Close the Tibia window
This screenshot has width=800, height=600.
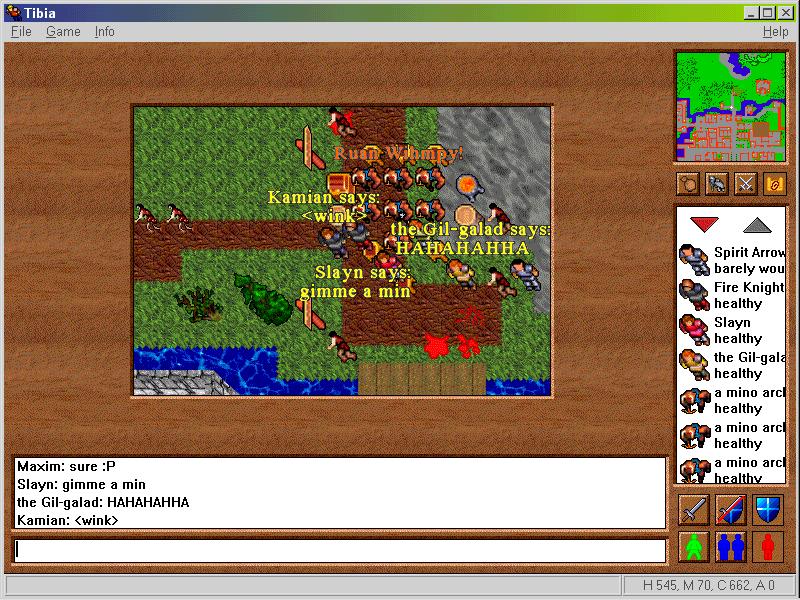[786, 12]
